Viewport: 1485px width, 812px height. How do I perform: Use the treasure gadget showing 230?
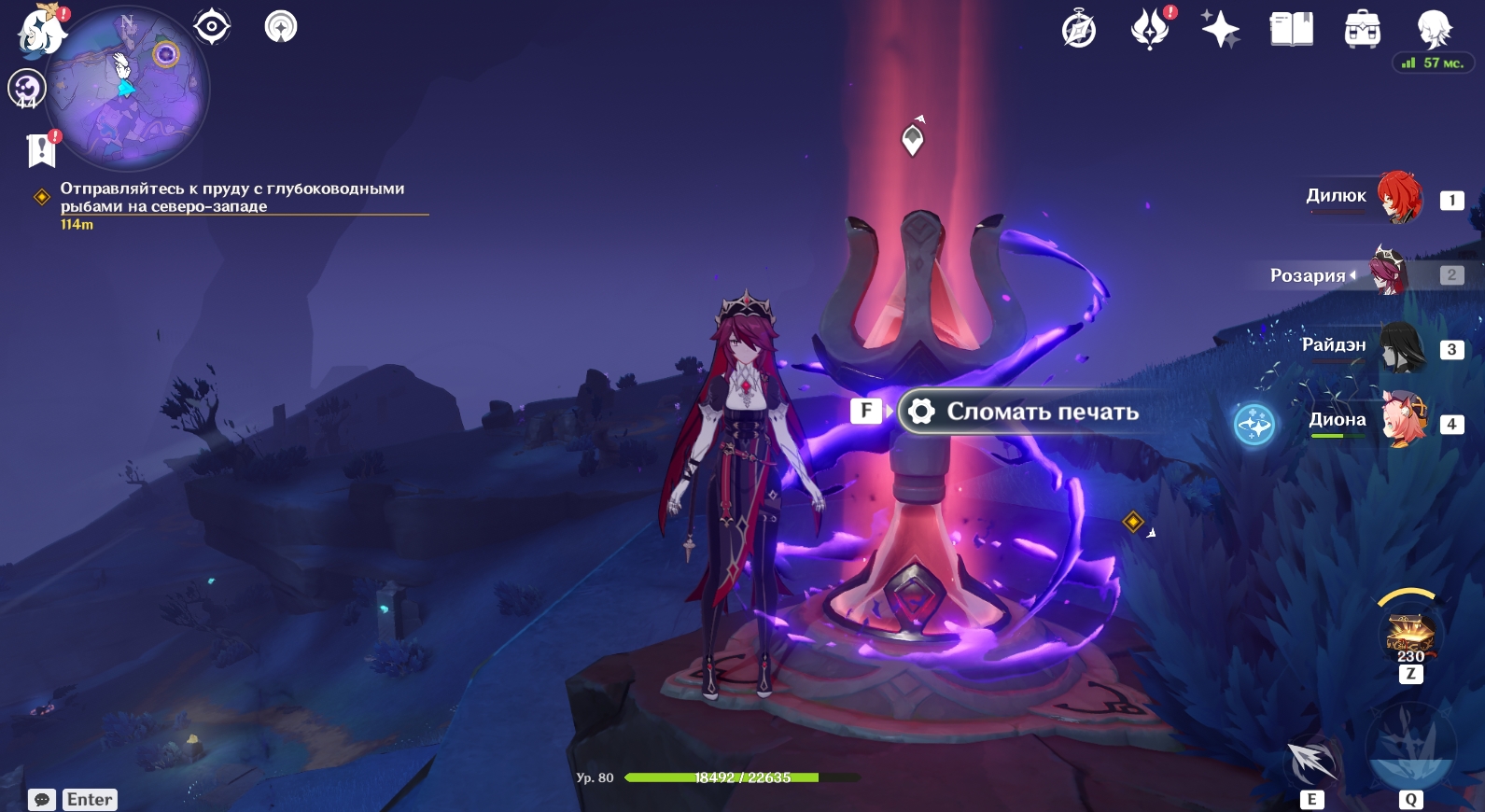1409,633
